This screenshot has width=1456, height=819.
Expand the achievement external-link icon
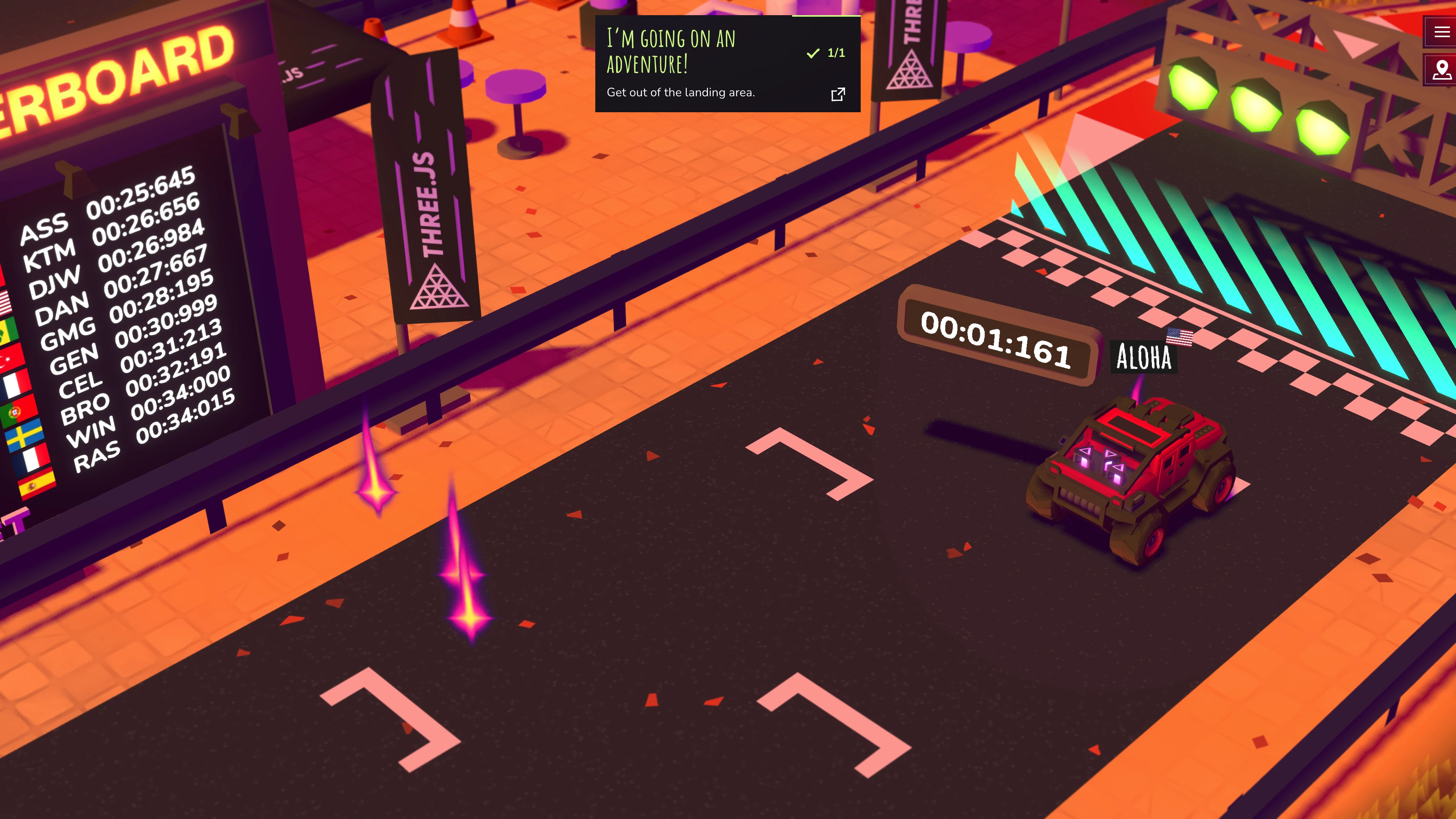point(838,94)
